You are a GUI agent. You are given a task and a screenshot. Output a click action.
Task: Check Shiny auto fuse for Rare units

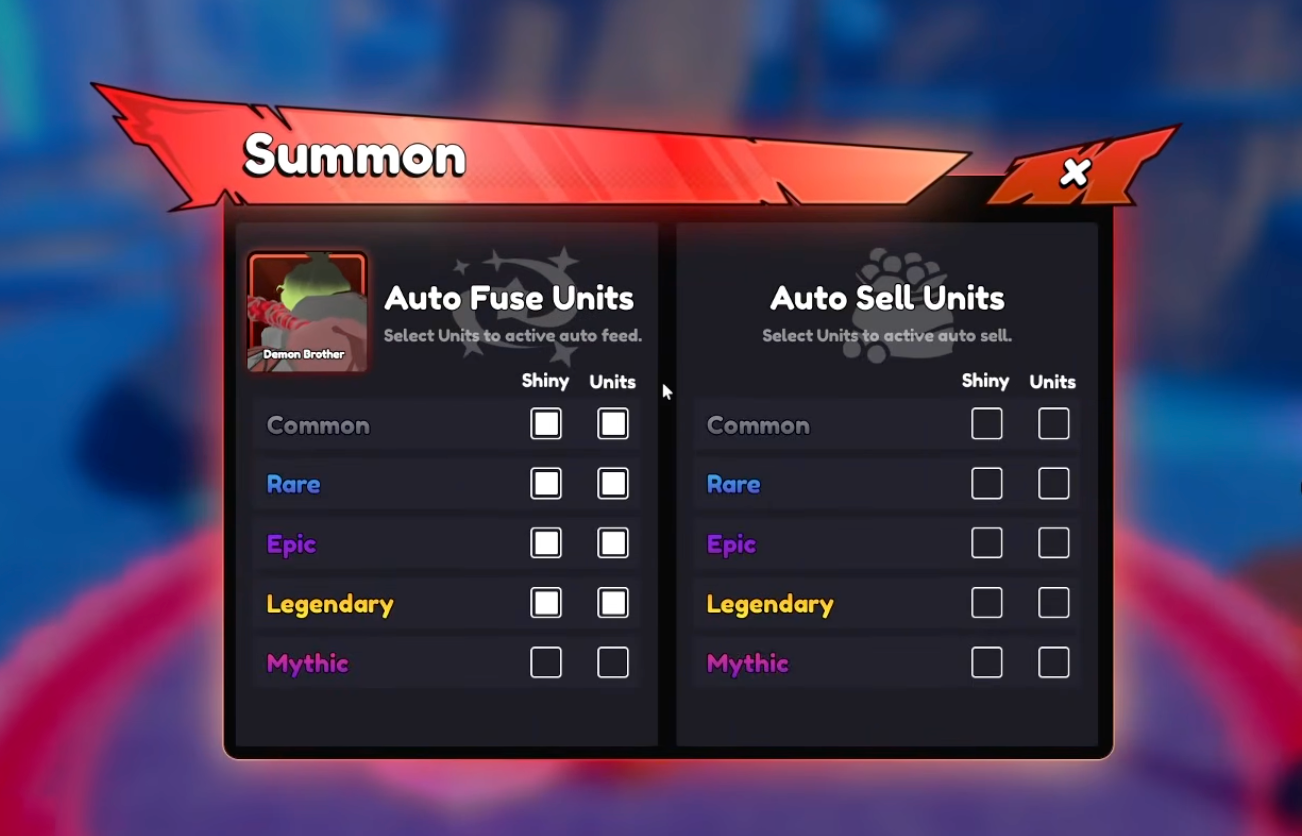545,483
